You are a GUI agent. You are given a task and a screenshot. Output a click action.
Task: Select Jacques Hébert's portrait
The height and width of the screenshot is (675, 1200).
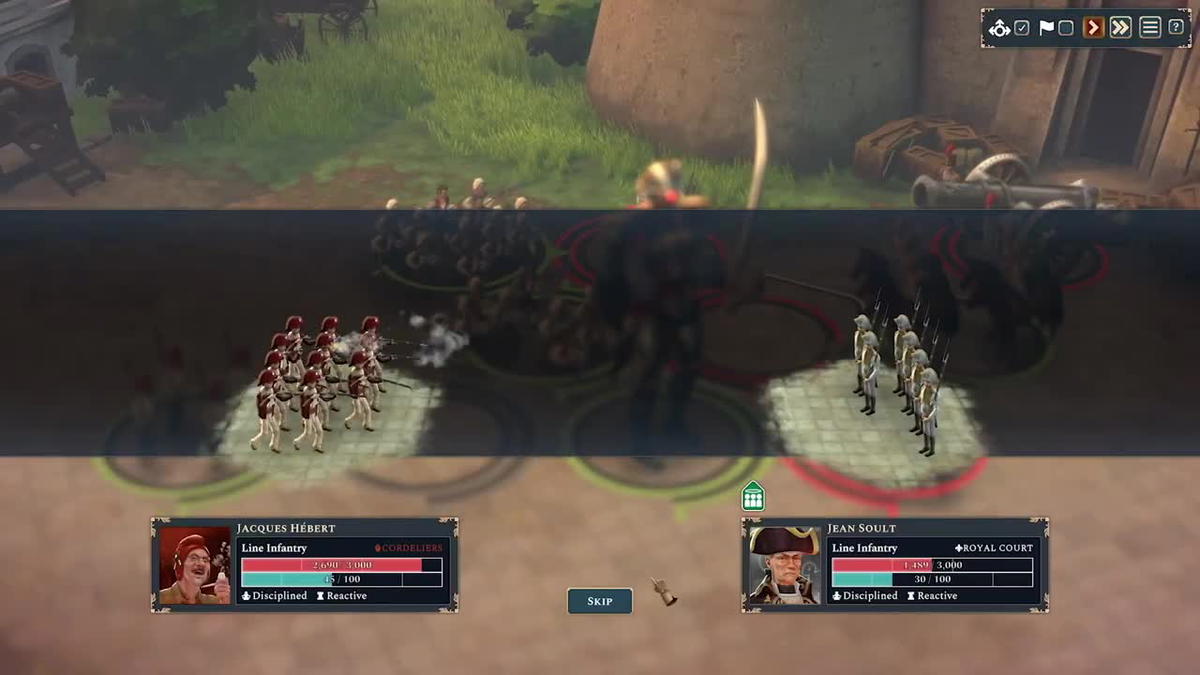tap(195, 565)
